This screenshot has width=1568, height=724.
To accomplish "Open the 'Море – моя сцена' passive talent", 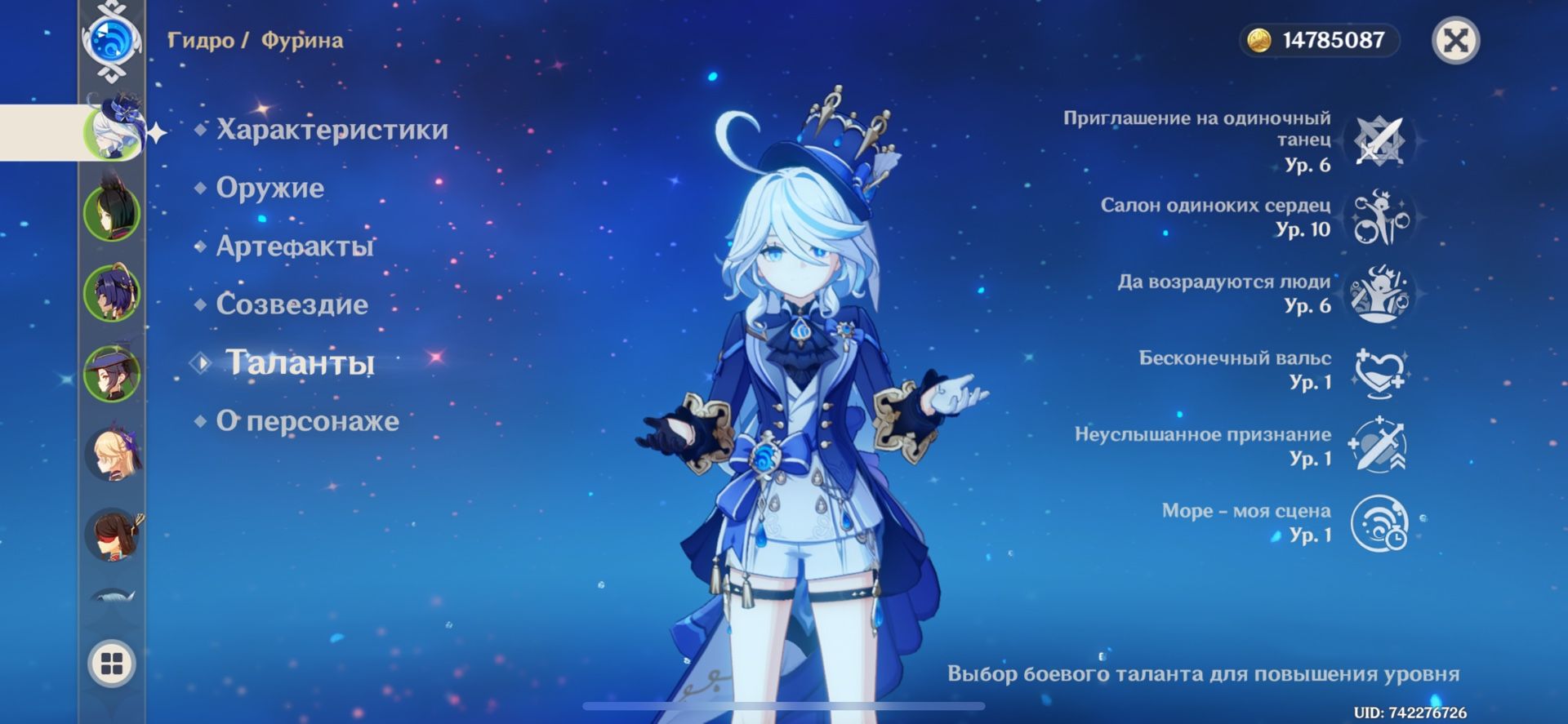I will pyautogui.click(x=1380, y=524).
